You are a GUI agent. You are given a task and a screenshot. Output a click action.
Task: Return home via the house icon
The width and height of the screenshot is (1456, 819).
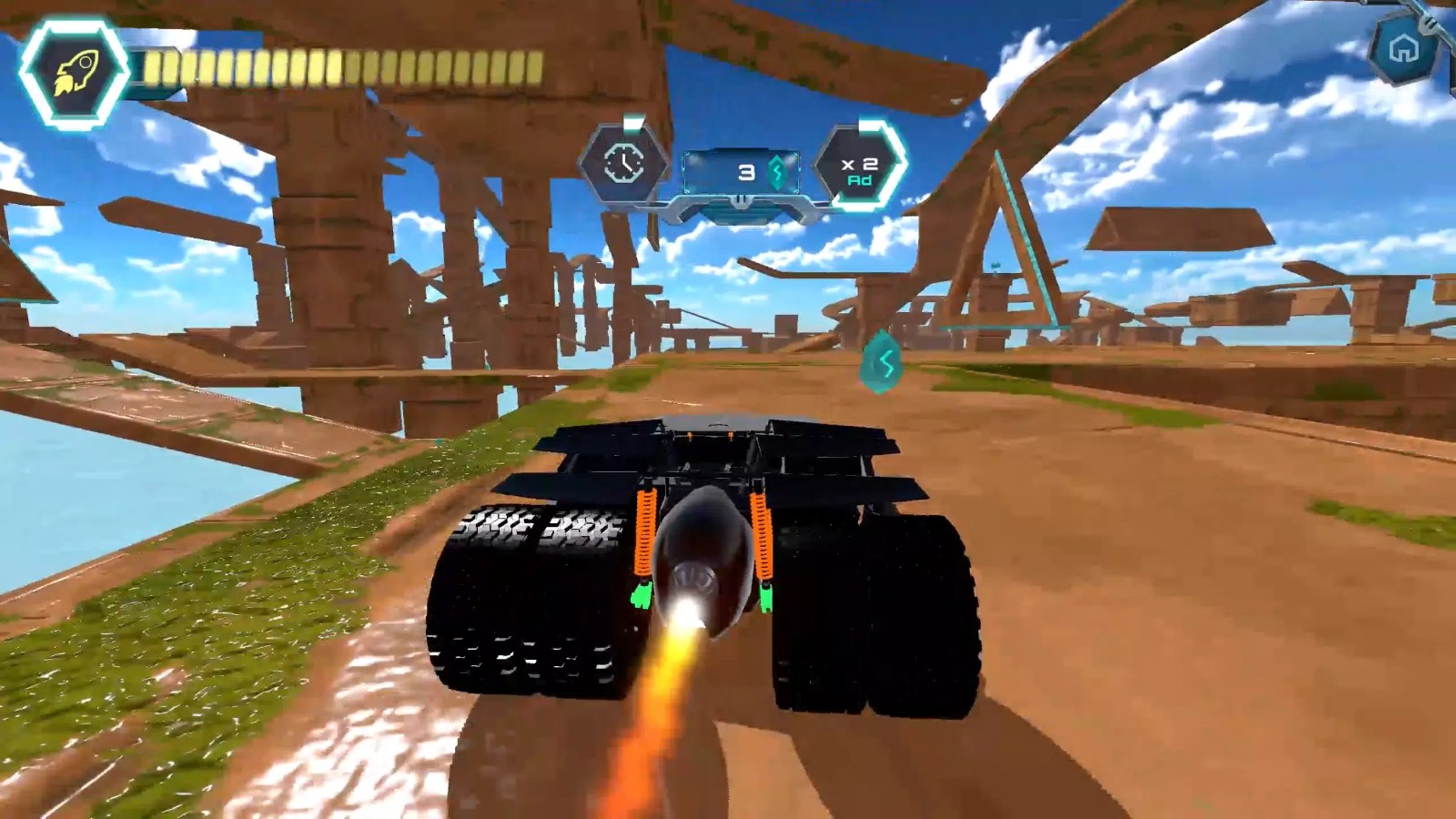point(1404,48)
